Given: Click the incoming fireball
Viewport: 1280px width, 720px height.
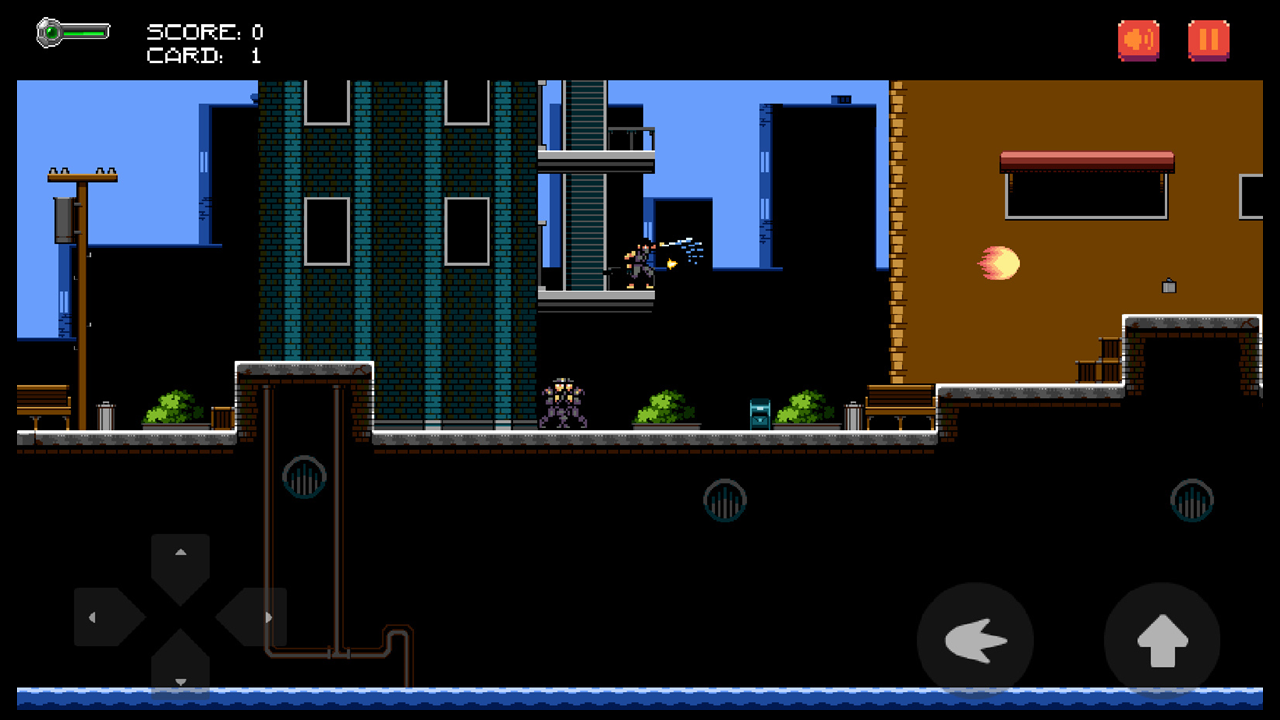Looking at the screenshot, I should tap(997, 263).
